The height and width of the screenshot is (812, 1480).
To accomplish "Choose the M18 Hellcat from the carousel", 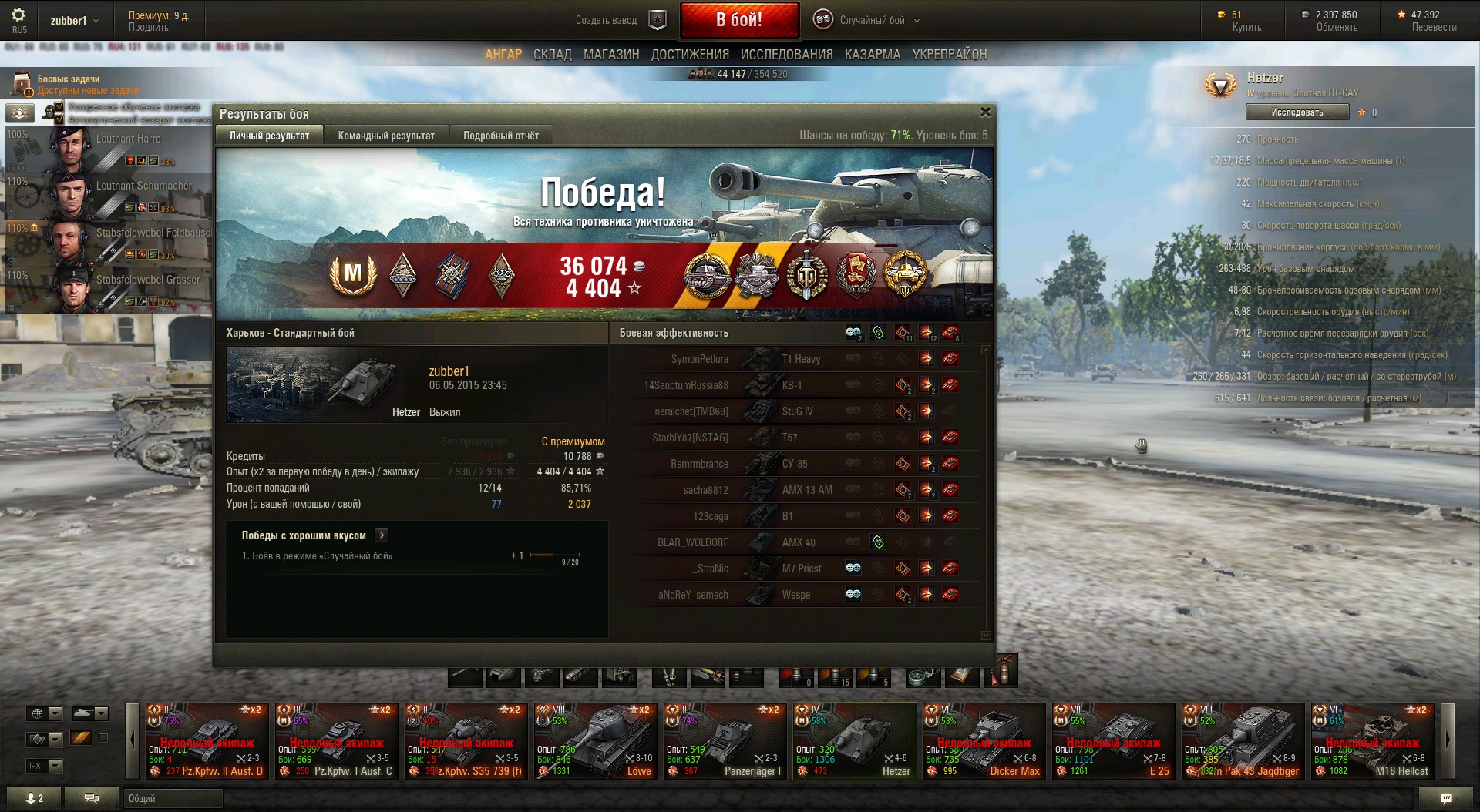I will point(1372,740).
